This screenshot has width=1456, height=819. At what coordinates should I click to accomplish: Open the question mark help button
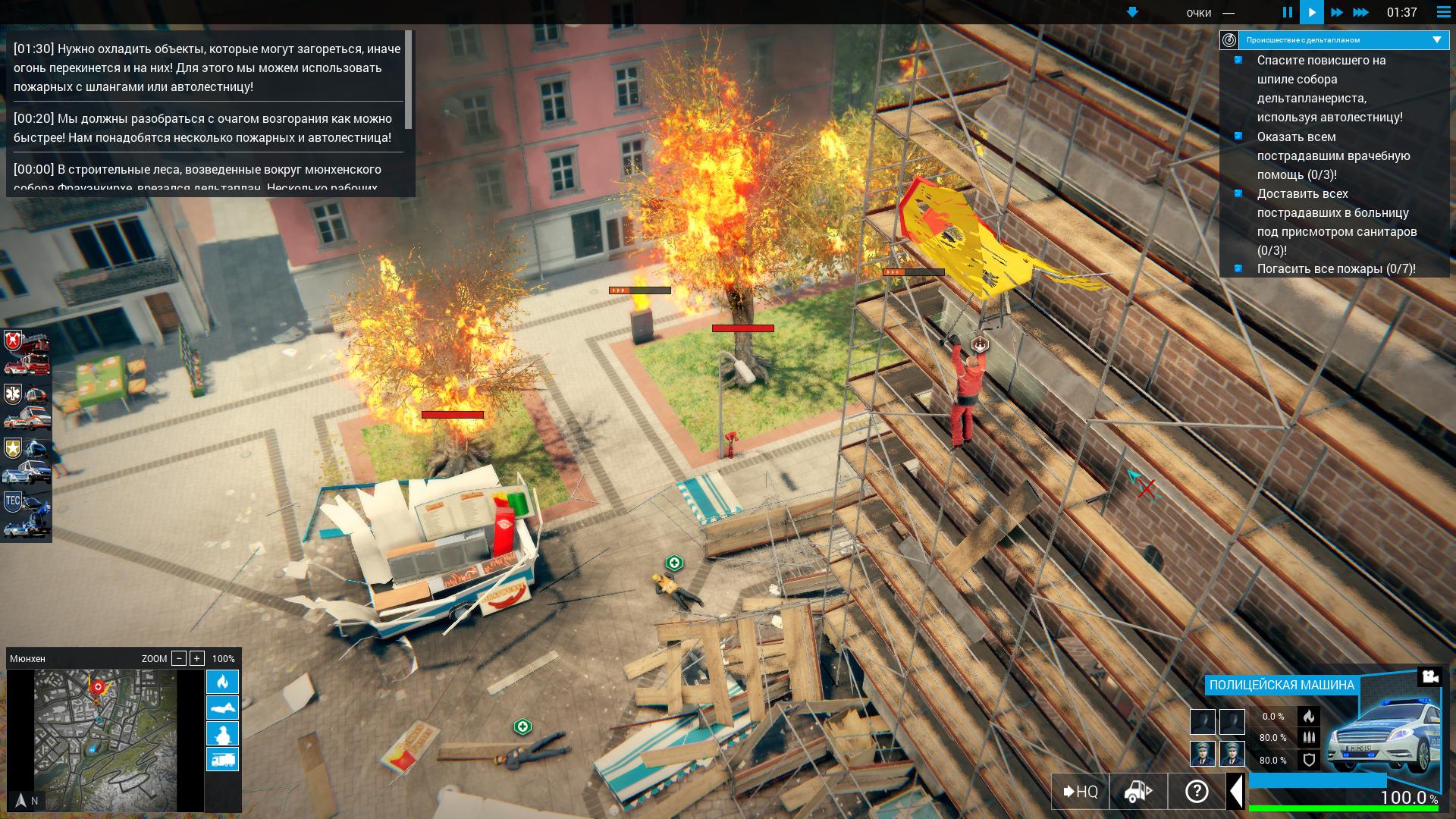pyautogui.click(x=1197, y=792)
